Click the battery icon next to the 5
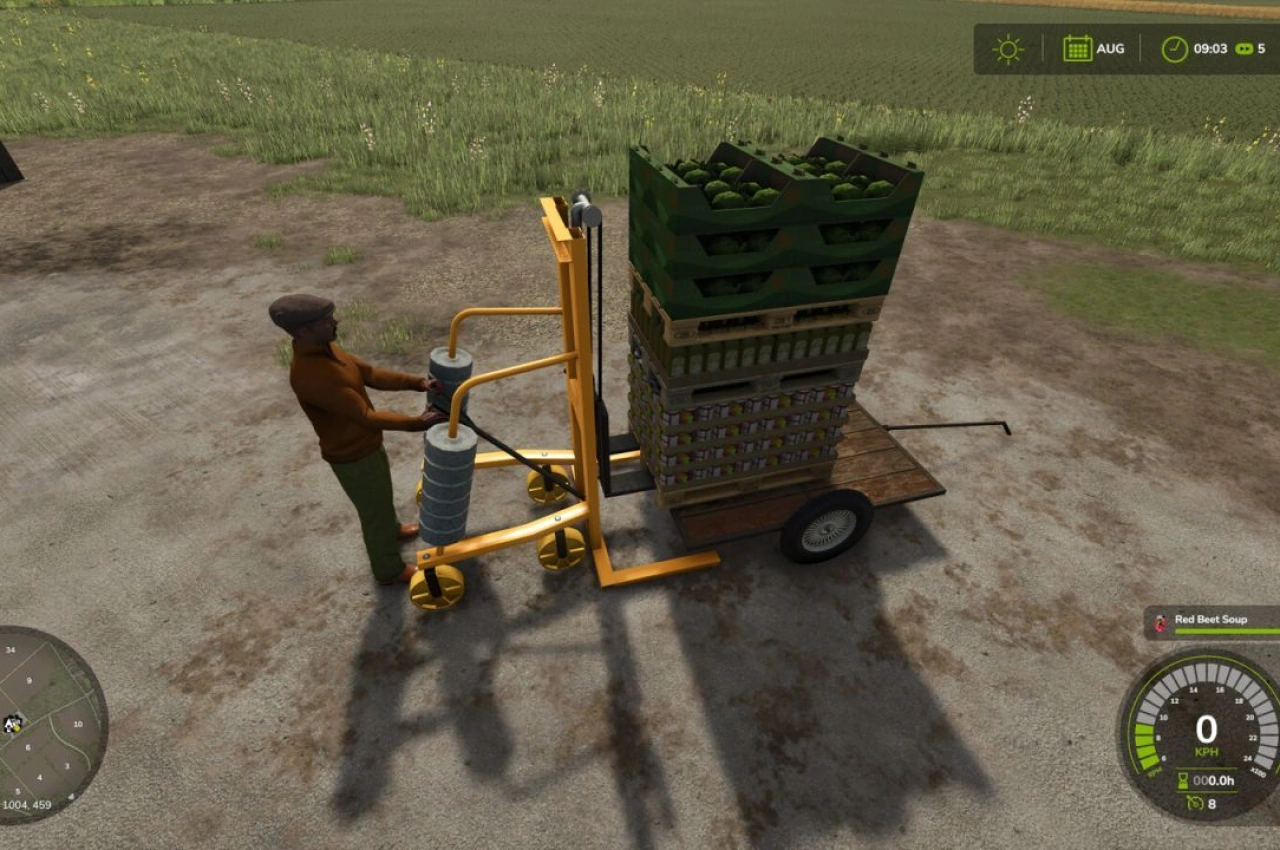The image size is (1280, 850). [1243, 47]
